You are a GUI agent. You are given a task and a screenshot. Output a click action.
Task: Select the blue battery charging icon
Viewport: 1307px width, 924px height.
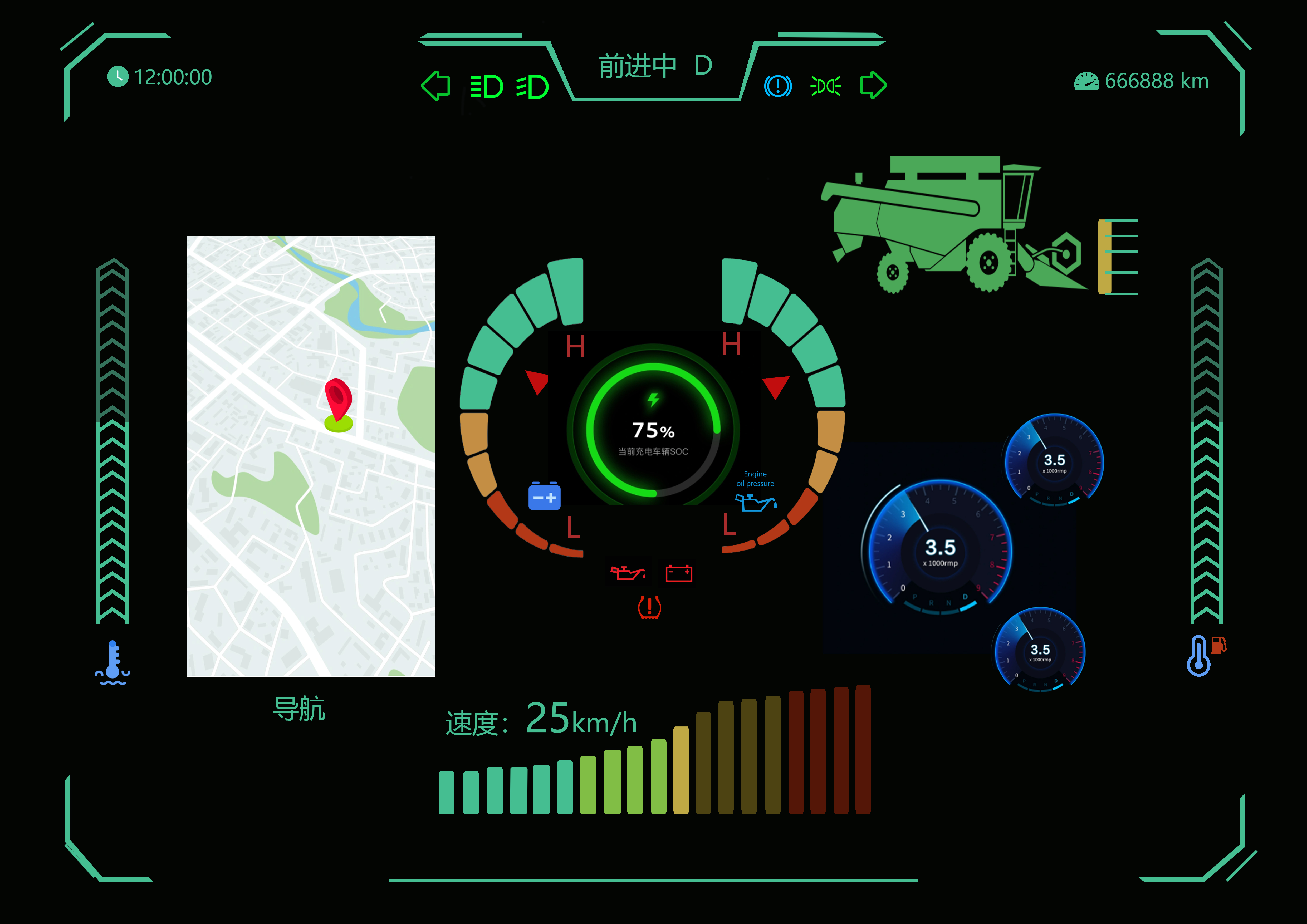point(545,497)
